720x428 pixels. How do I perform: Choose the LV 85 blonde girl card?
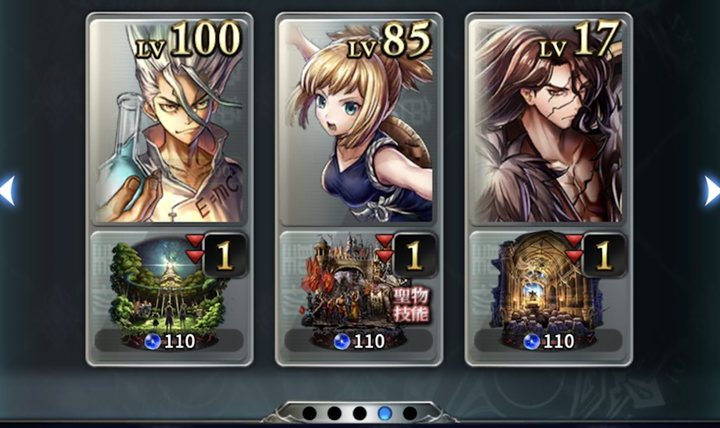[x=359, y=124]
